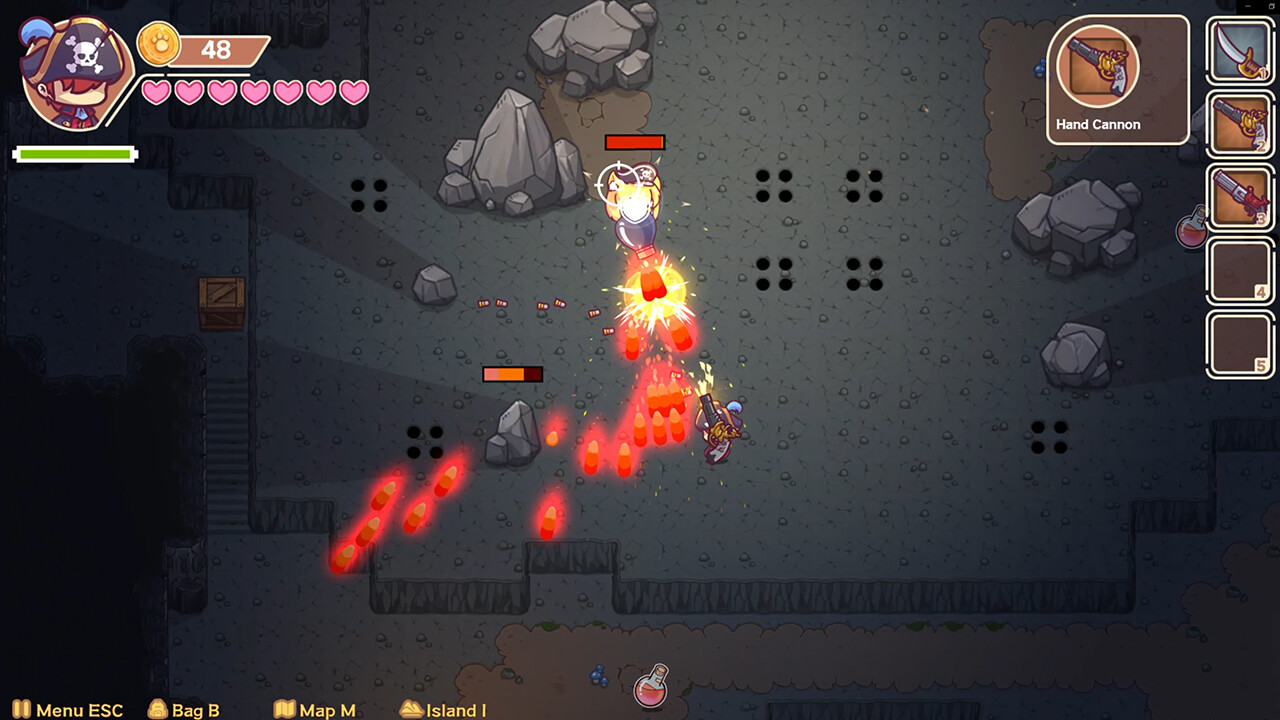
Task: Click empty hotbar slot 5
Action: [1239, 345]
